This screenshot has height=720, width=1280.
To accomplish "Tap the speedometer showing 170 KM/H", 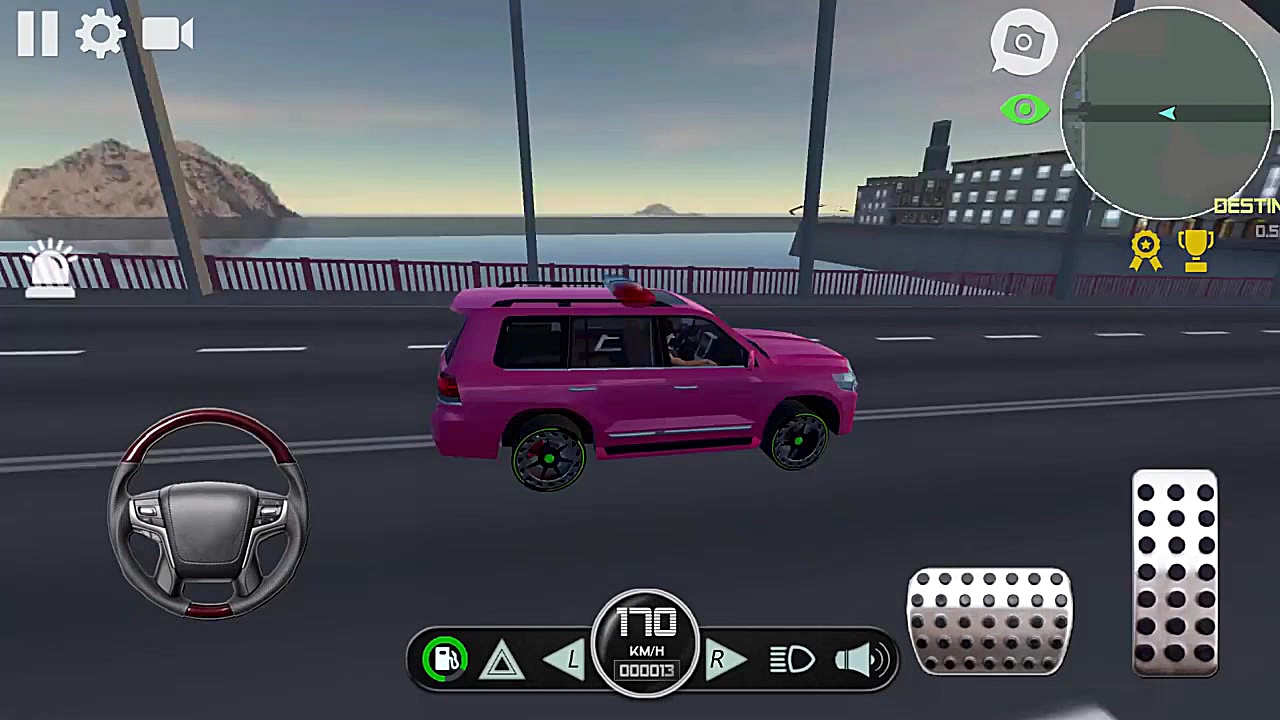I will 645,640.
